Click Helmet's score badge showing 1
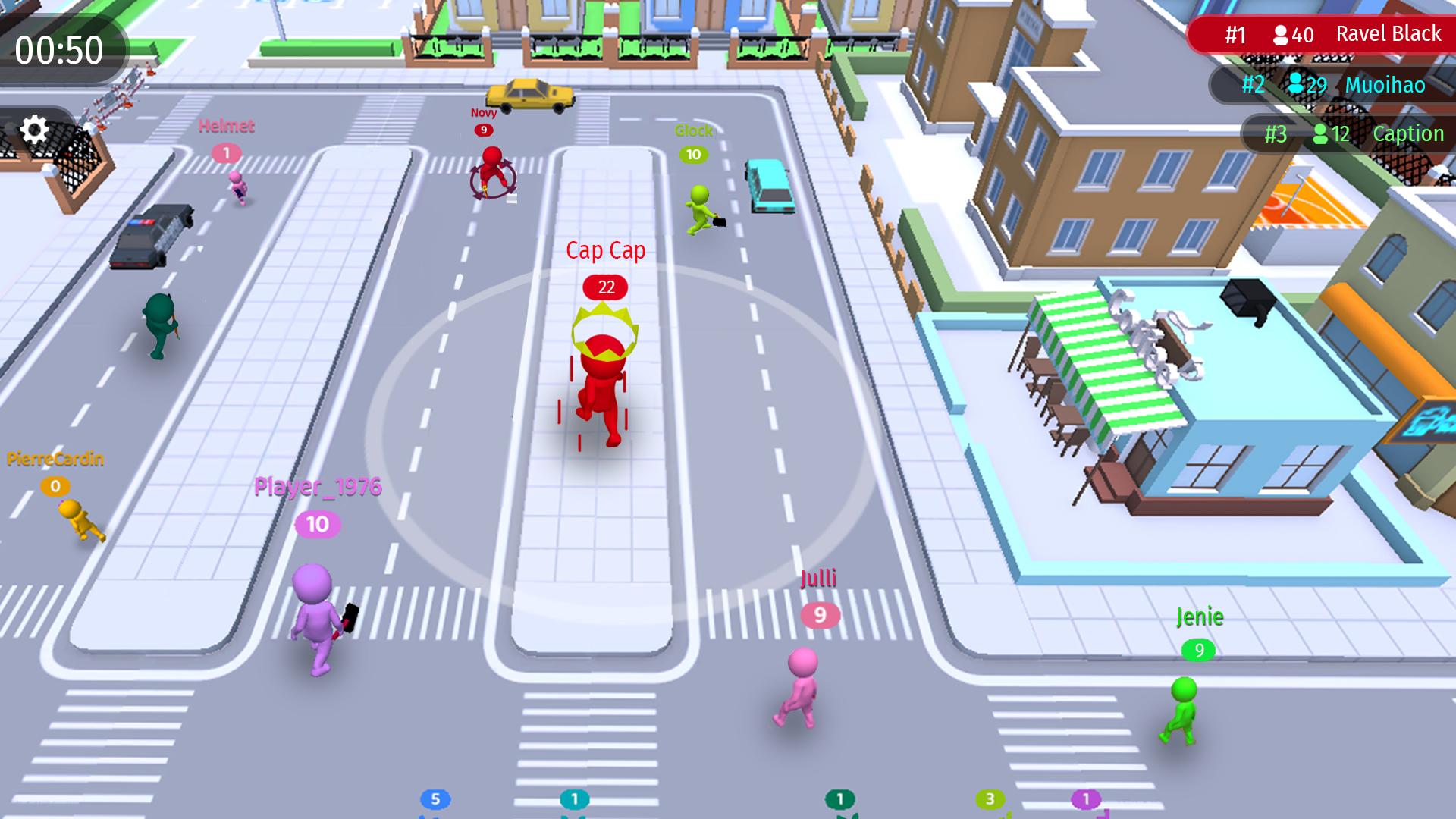1456x819 pixels. point(226,151)
